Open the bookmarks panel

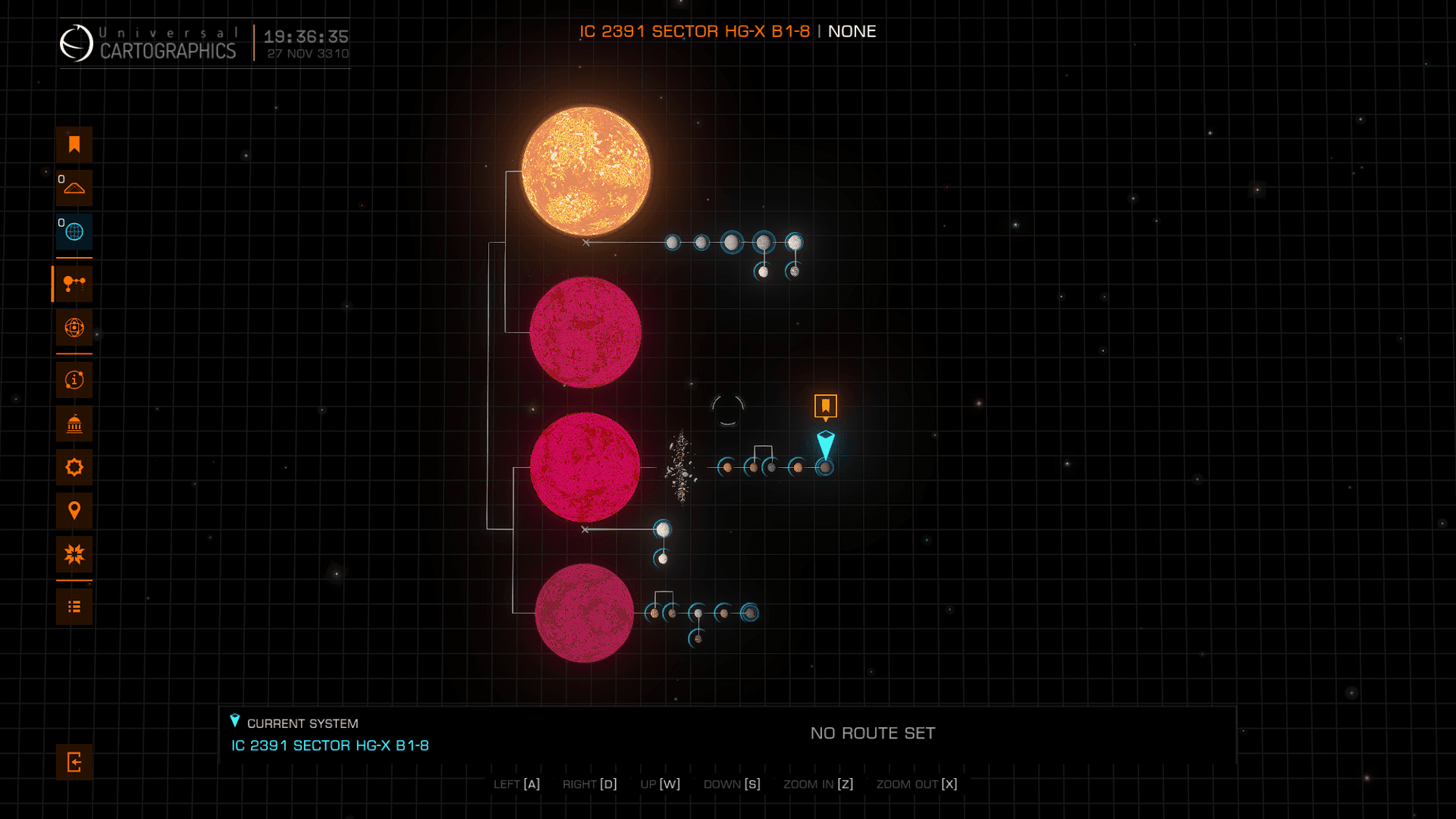click(74, 145)
